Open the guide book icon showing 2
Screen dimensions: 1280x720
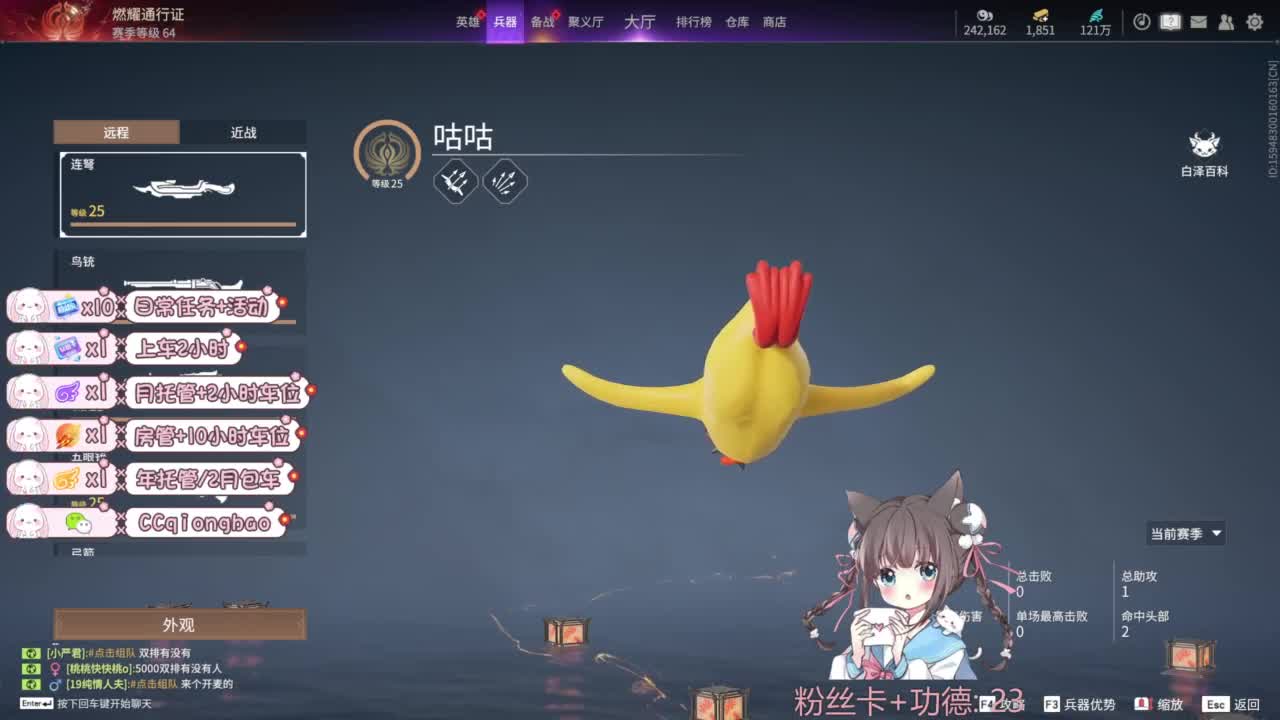[x=1170, y=22]
